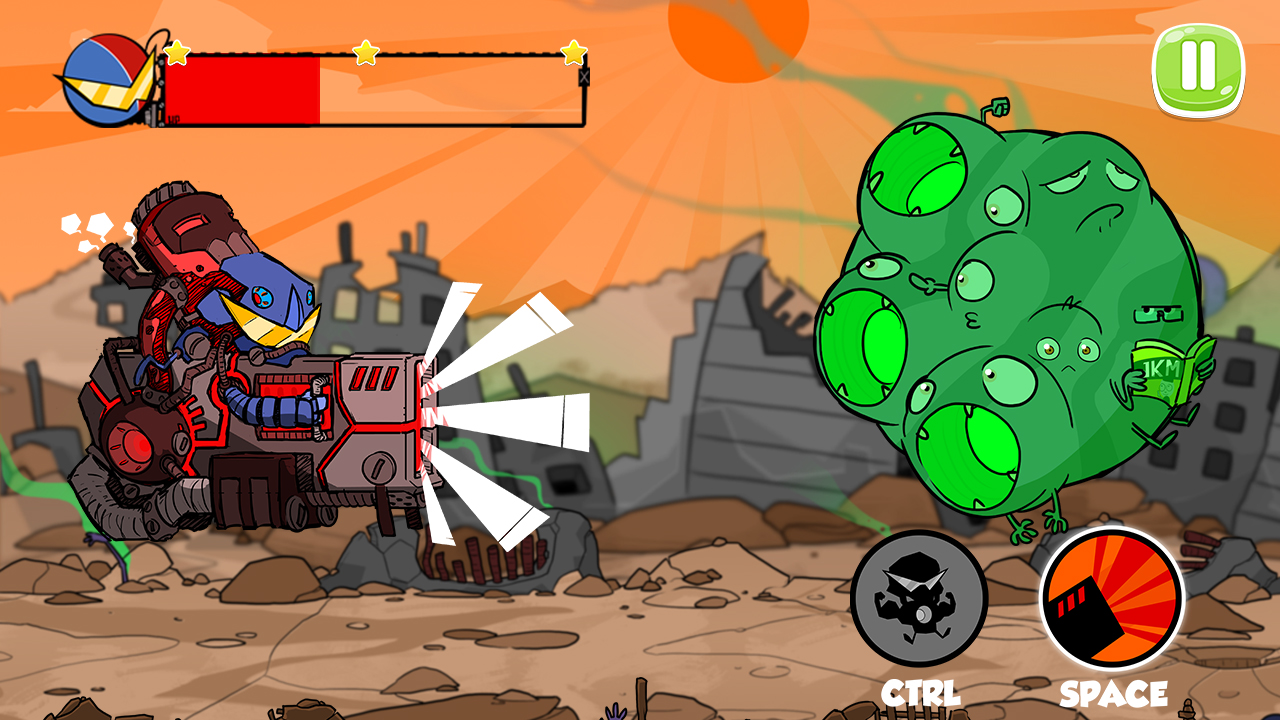This screenshot has height=720, width=1280.
Task: Click the middle star above the progress bar
Action: [x=367, y=52]
